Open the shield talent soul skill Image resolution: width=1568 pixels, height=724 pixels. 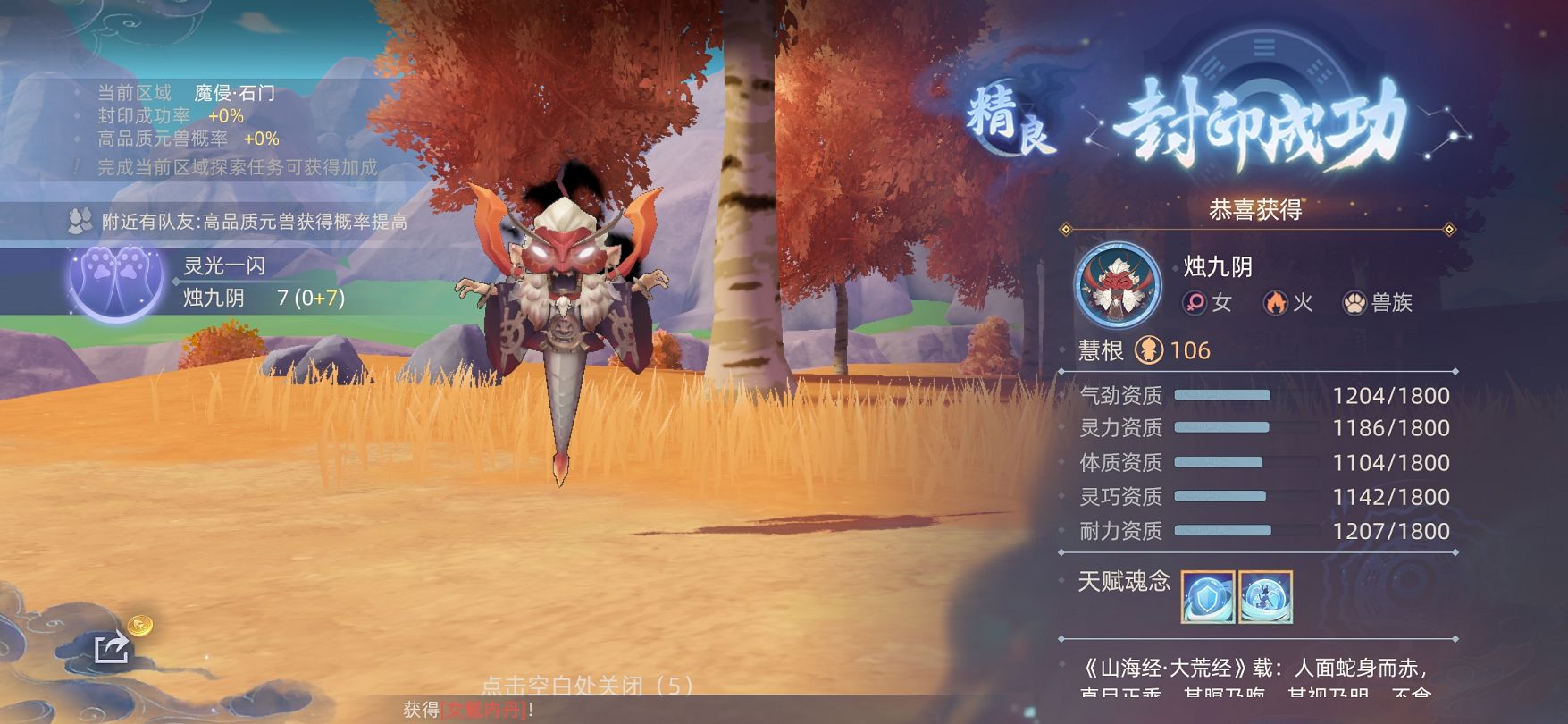click(1207, 597)
